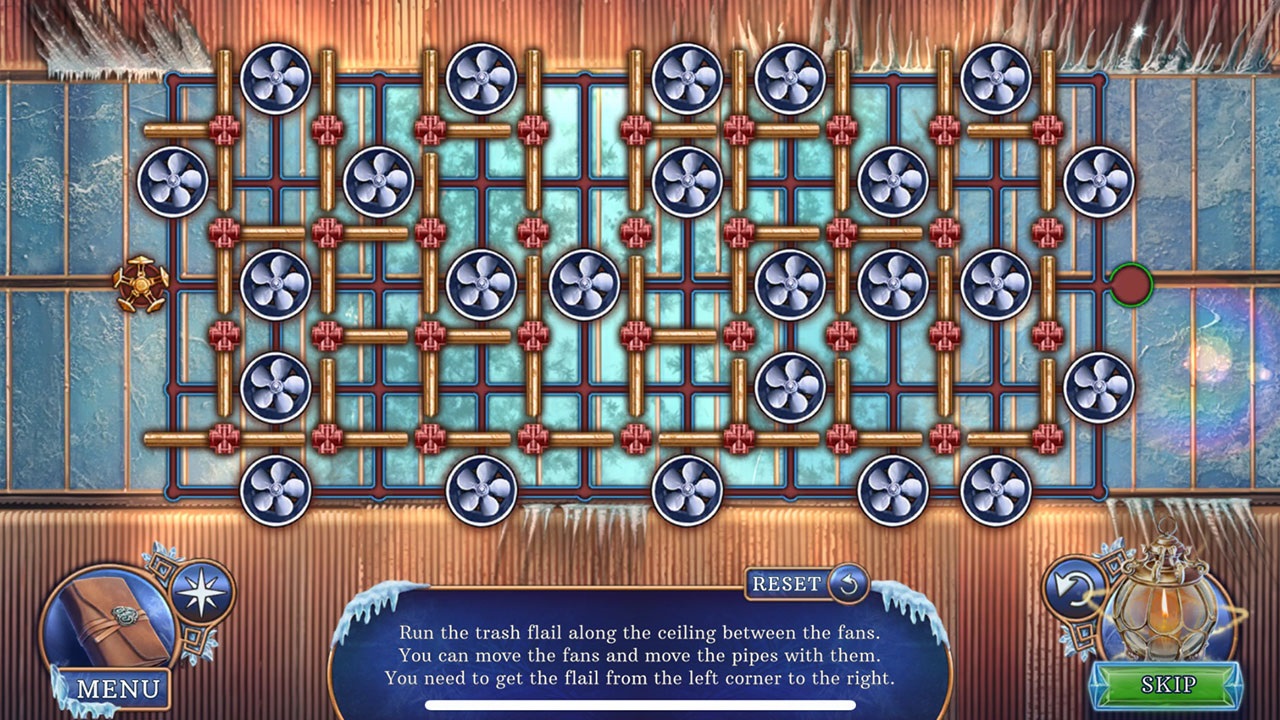This screenshot has width=1280, height=720.
Task: Hit the green SKIP button
Action: (1168, 681)
